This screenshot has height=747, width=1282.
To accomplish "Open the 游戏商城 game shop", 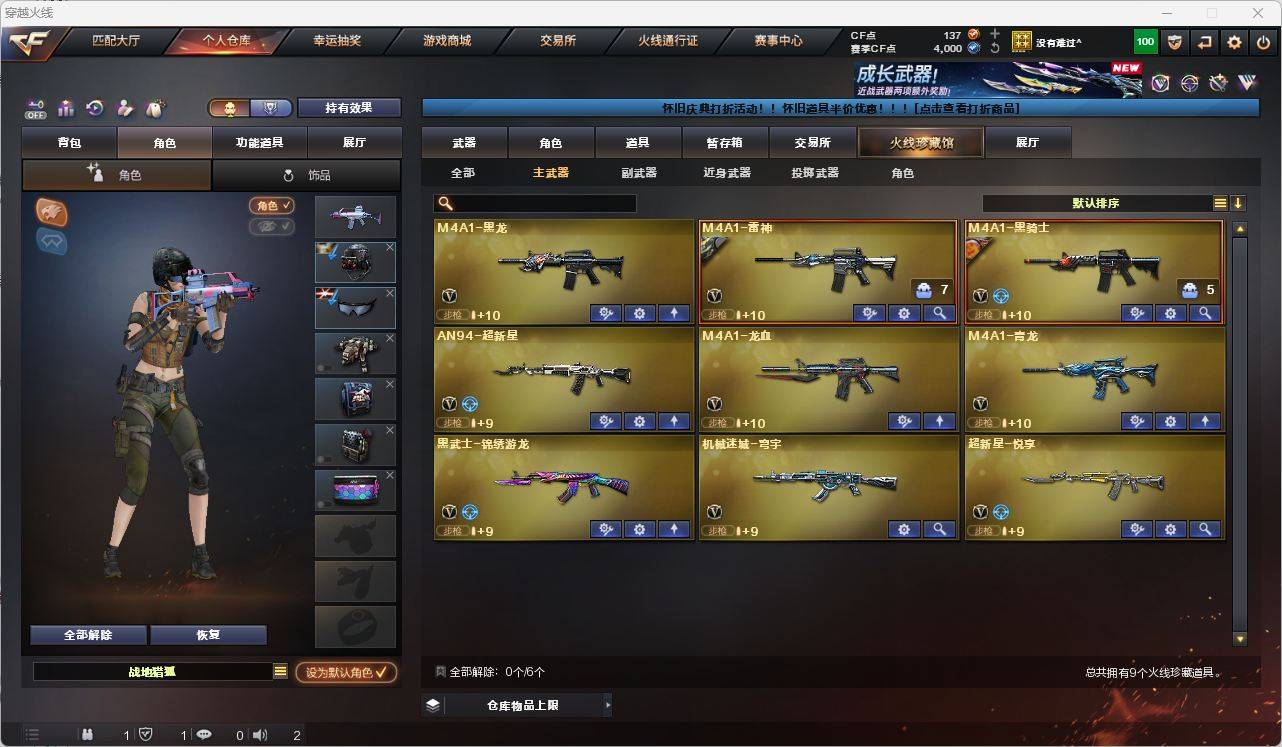I will pyautogui.click(x=447, y=41).
